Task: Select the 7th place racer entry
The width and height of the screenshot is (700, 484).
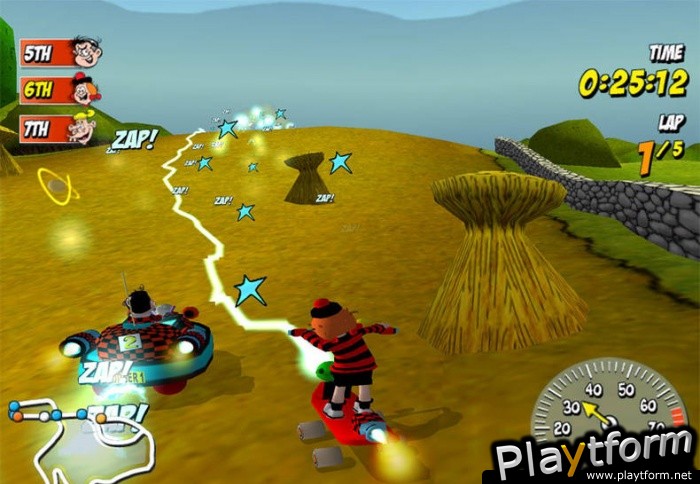Action: tap(59, 129)
